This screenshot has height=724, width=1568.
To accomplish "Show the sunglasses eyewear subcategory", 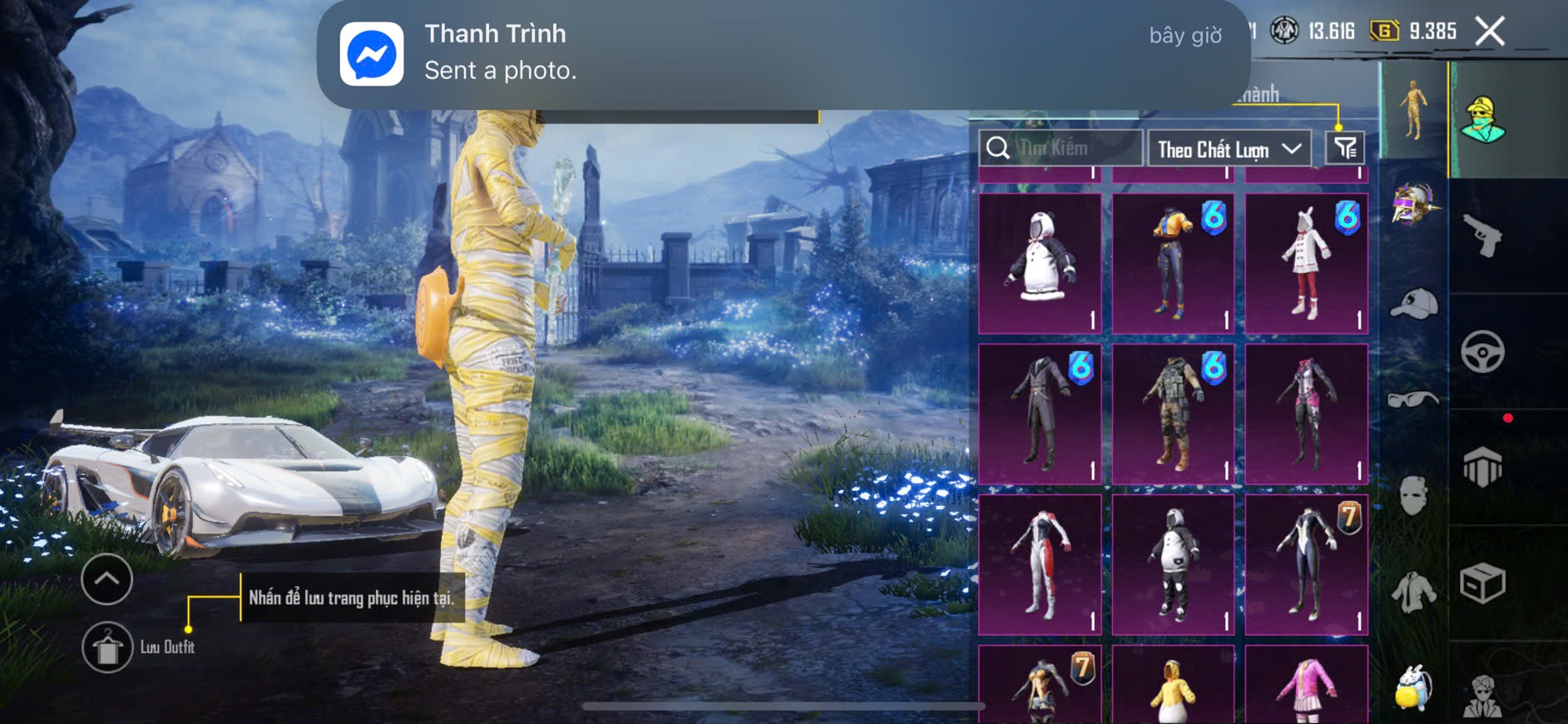I will 1413,399.
